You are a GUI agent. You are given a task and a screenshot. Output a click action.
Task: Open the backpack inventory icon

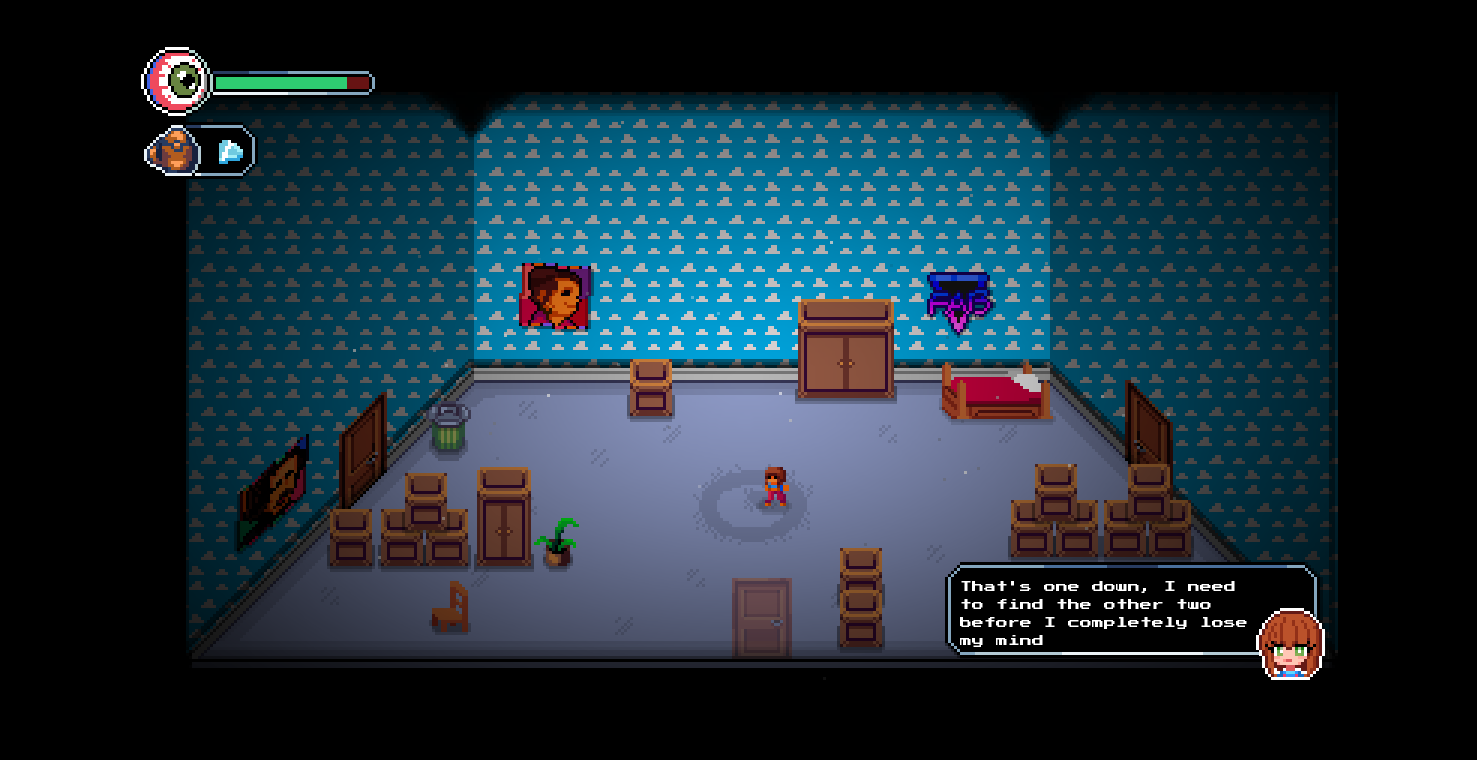176,151
